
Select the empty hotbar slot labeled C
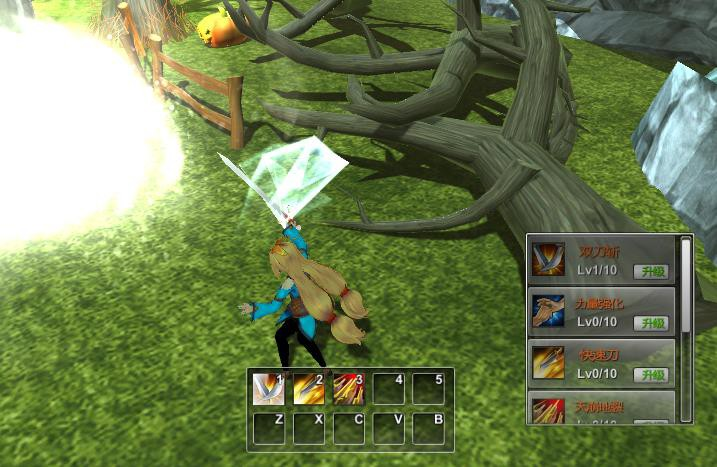348,428
